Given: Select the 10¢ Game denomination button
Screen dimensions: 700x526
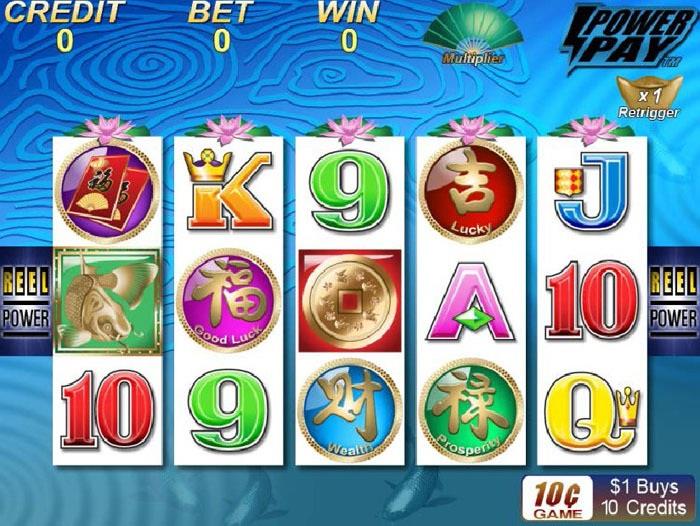Looking at the screenshot, I should click(556, 497).
